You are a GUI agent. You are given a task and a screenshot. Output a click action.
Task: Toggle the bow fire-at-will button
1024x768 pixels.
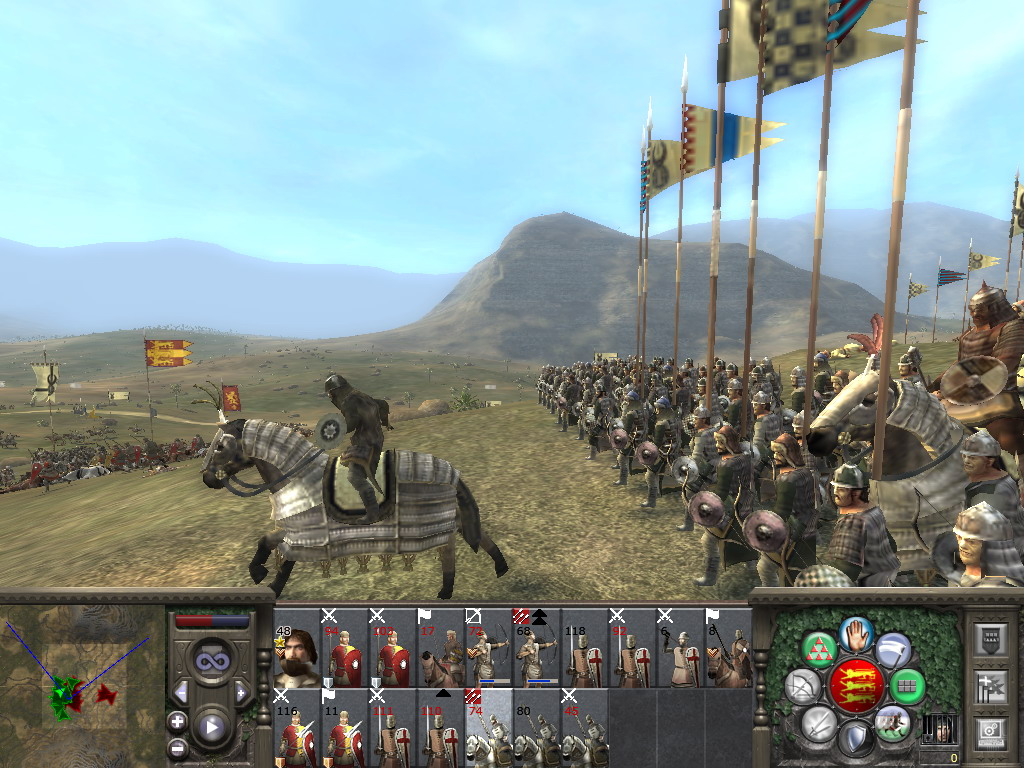tap(802, 687)
